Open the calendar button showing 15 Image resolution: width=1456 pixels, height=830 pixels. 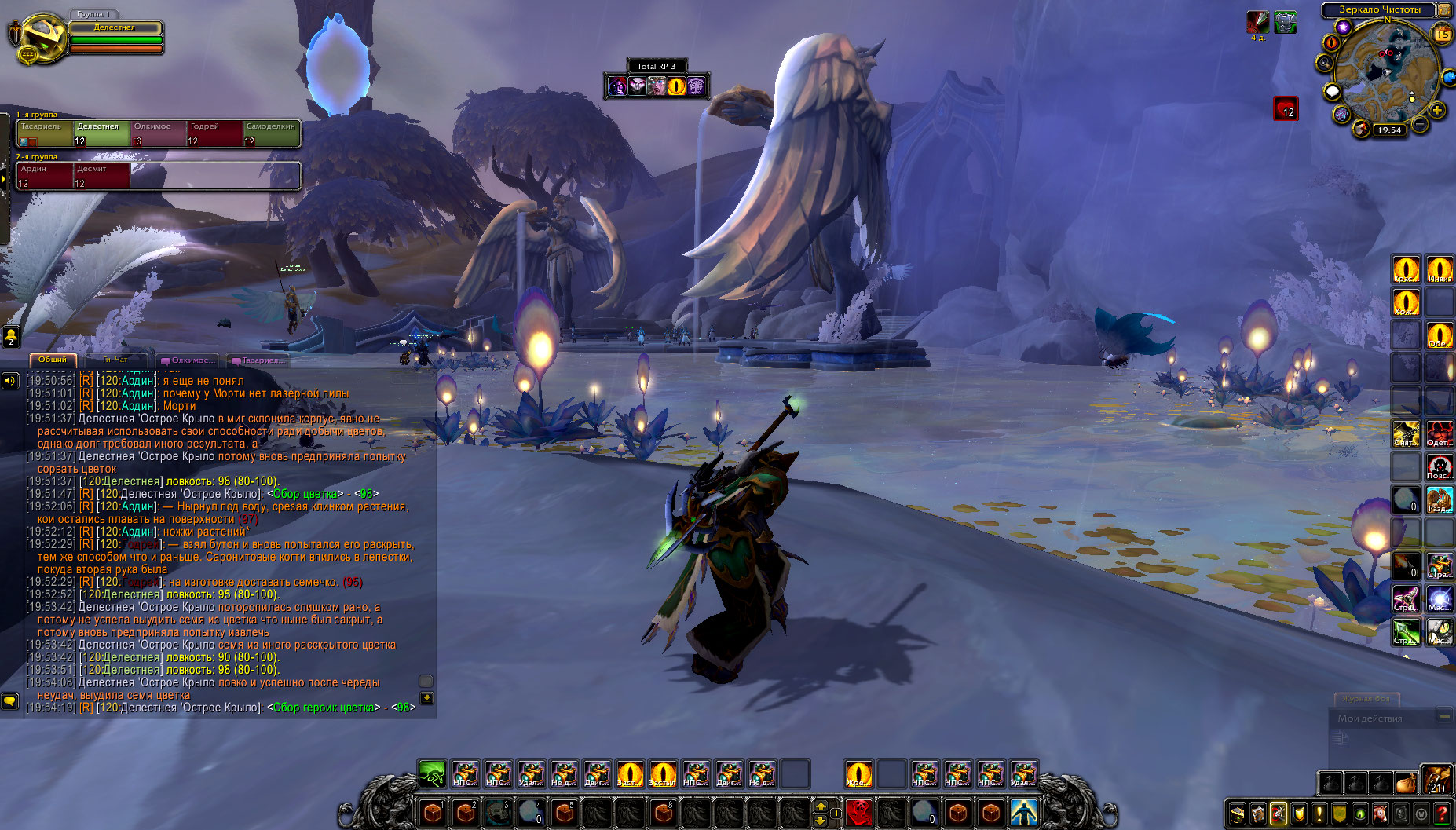tap(1443, 34)
